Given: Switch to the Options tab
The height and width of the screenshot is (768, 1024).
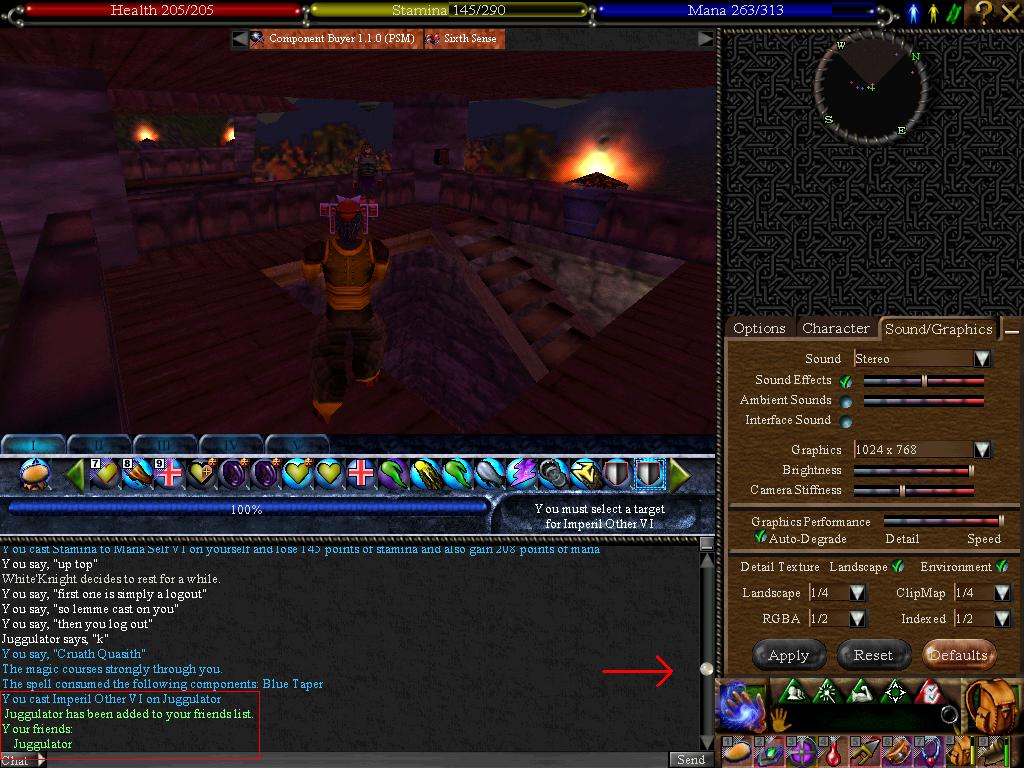Looking at the screenshot, I should [x=759, y=328].
